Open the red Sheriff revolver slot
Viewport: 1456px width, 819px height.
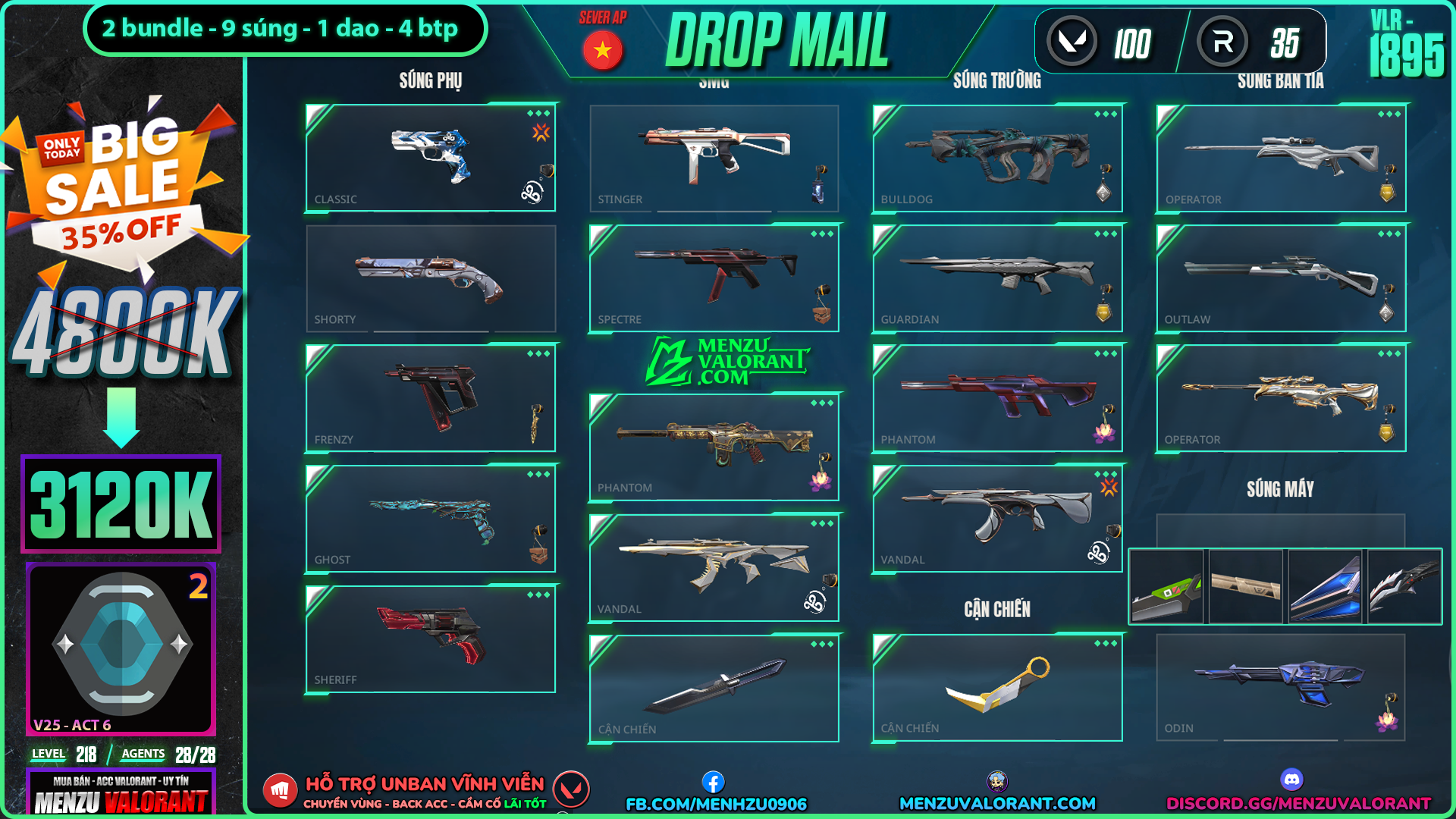click(x=430, y=639)
